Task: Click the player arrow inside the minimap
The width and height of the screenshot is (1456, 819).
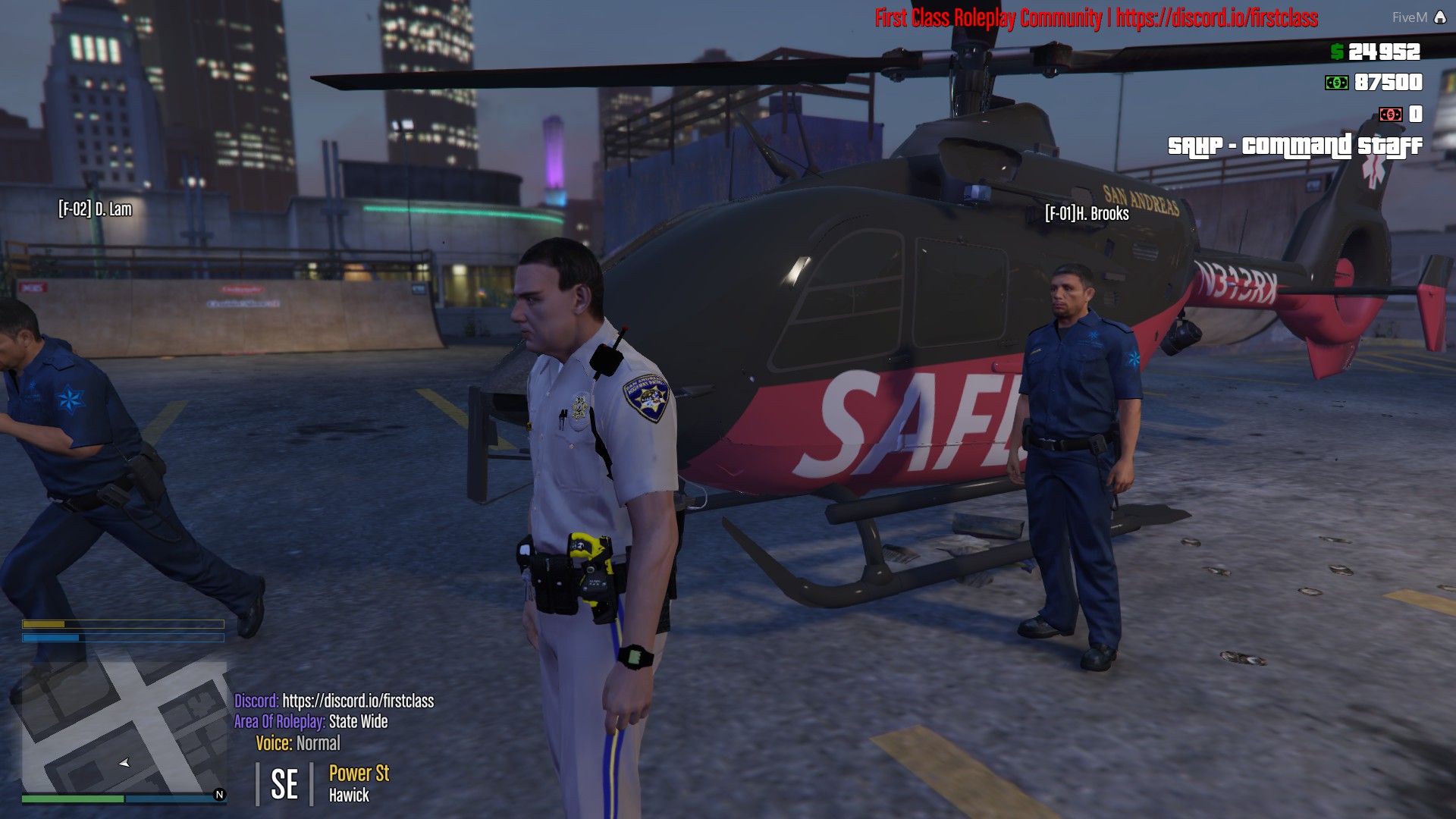Action: (124, 764)
